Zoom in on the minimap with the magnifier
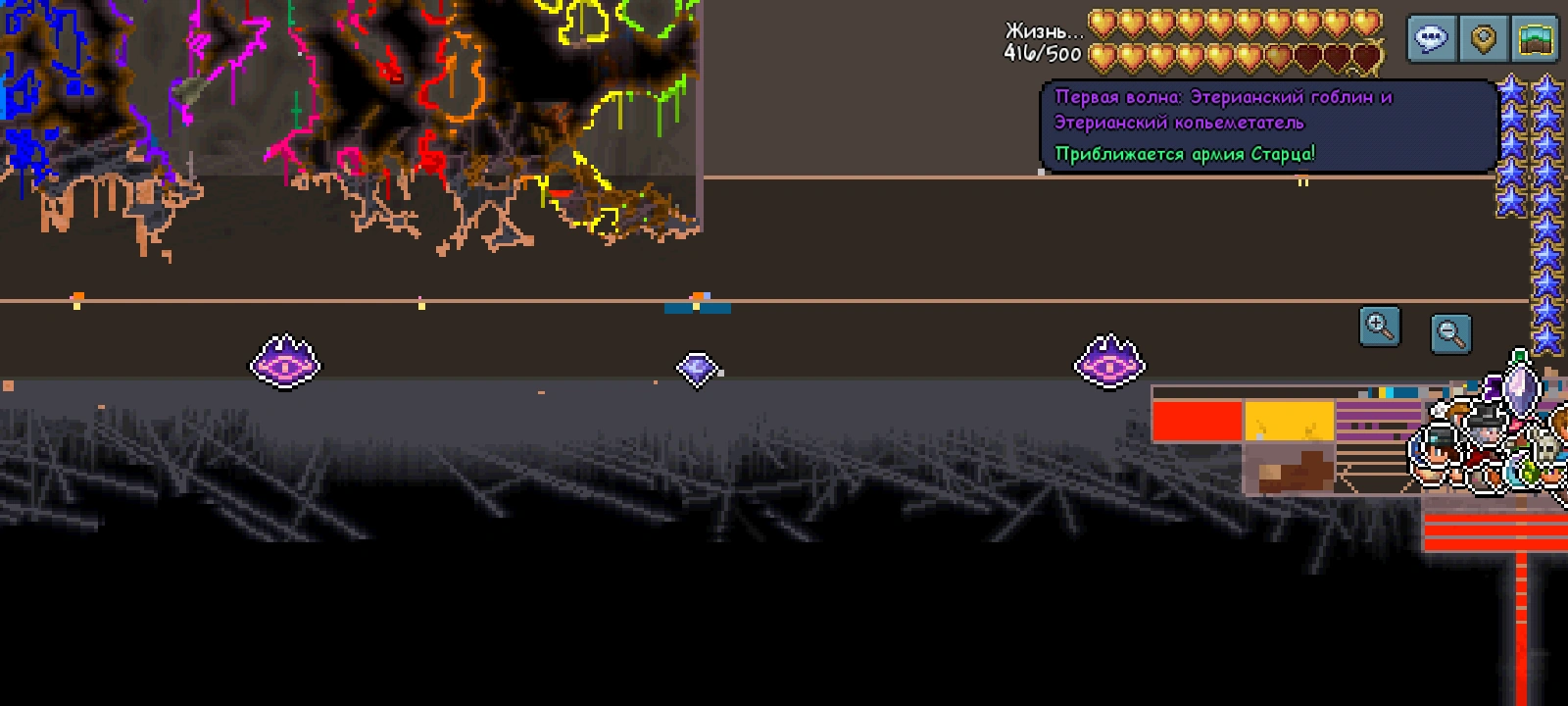This screenshot has width=1568, height=706. click(1382, 326)
